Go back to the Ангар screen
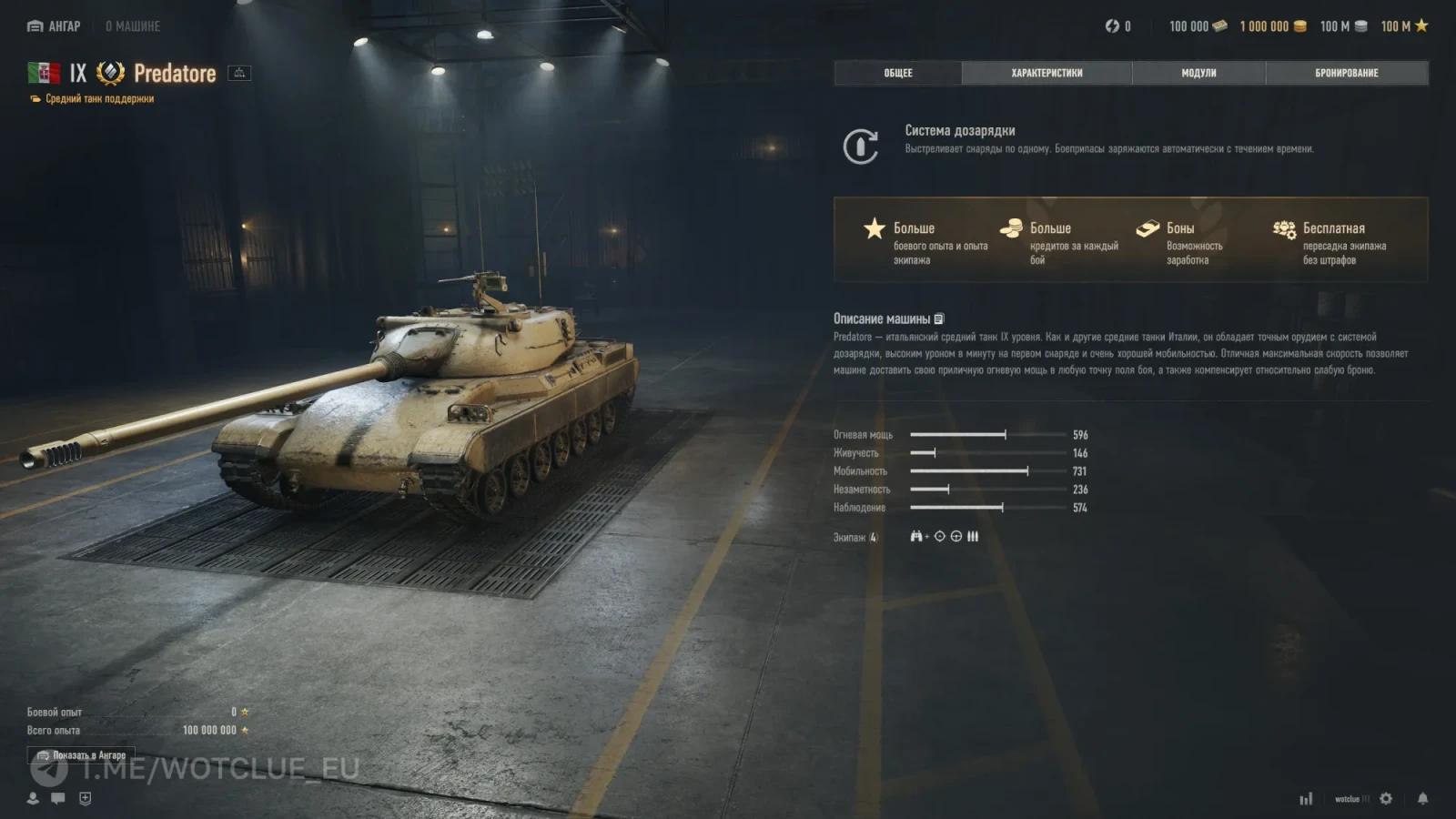The image size is (1456, 819). (x=54, y=26)
